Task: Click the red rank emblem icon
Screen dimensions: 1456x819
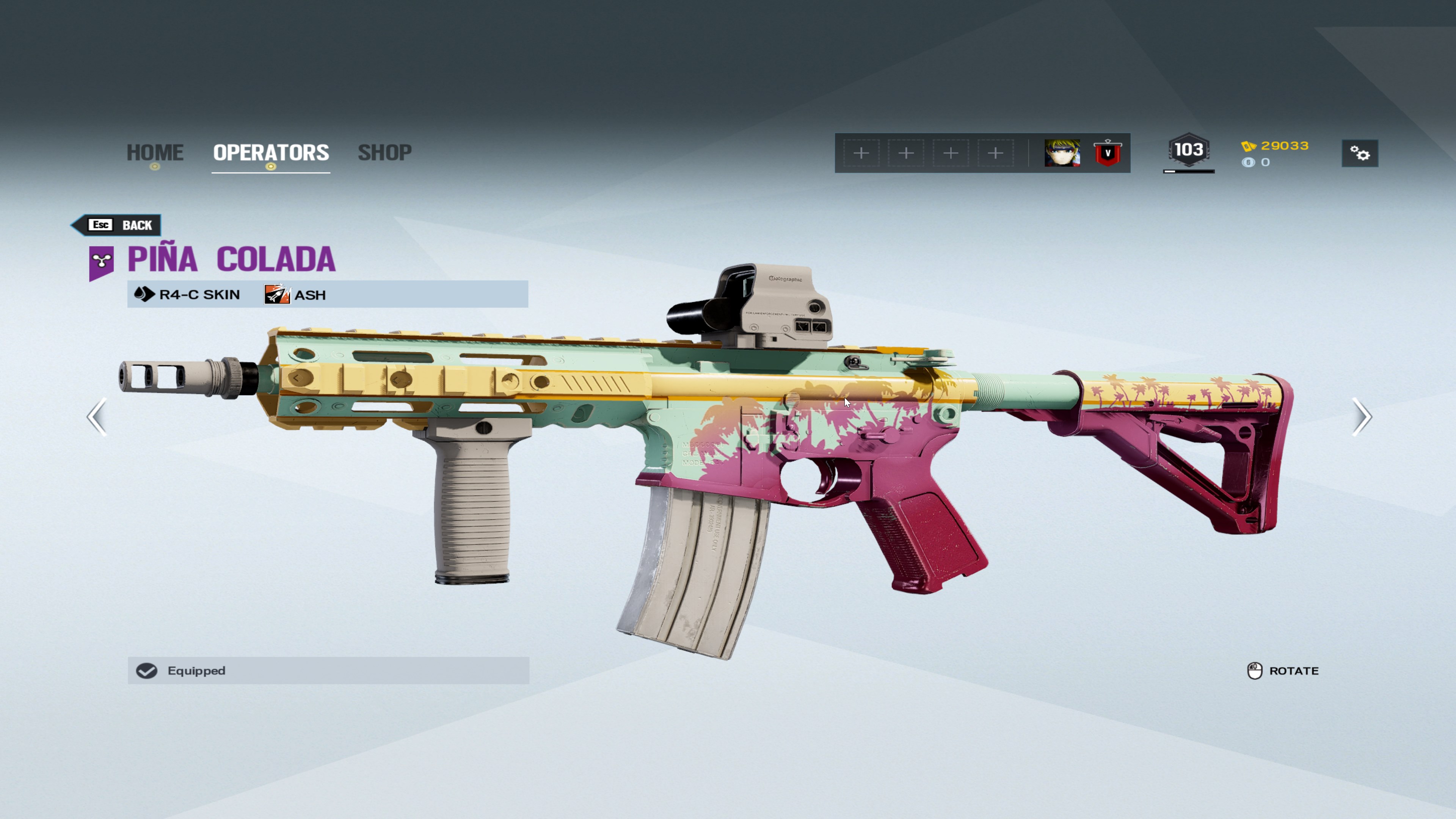Action: point(1107,153)
